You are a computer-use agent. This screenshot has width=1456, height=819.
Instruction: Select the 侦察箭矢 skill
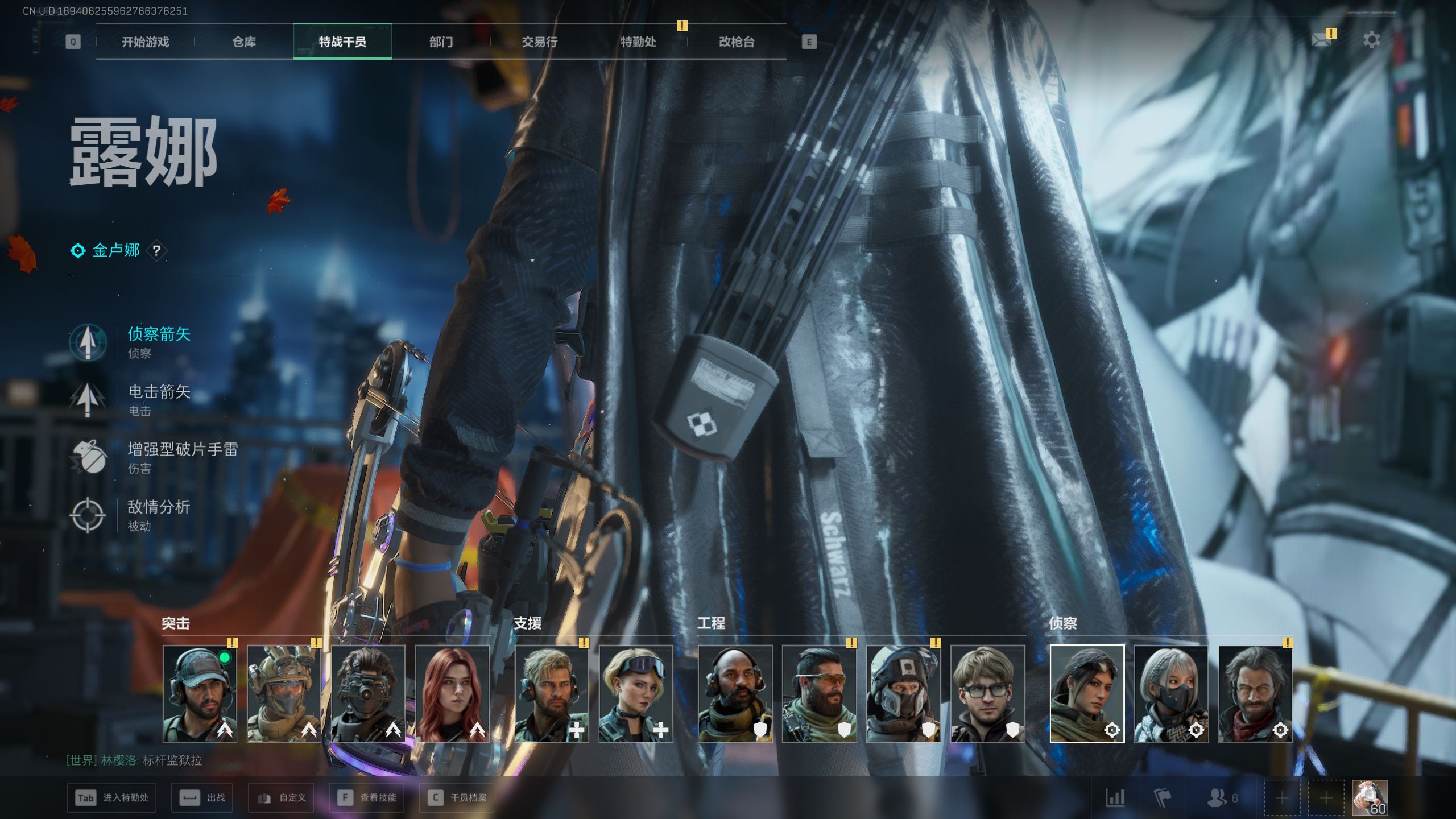click(158, 341)
